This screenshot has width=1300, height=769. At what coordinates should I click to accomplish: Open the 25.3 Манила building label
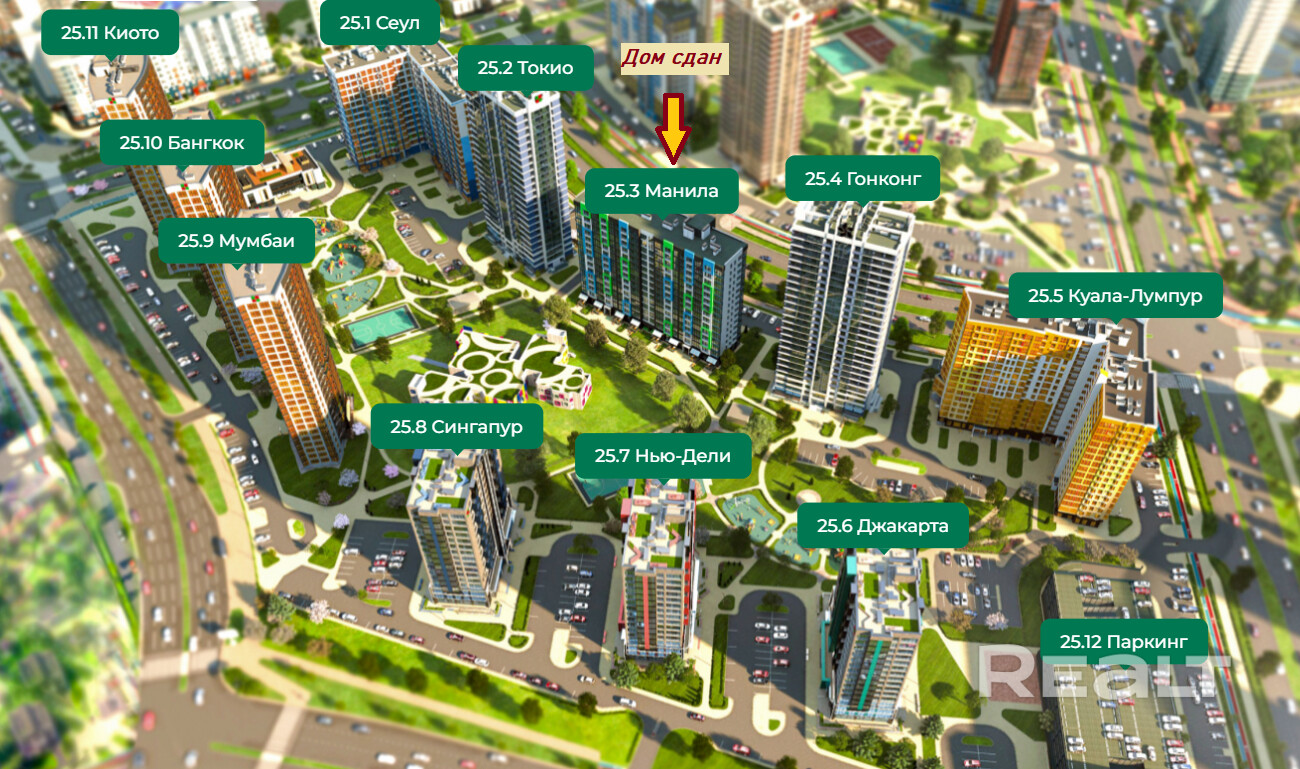click(662, 190)
